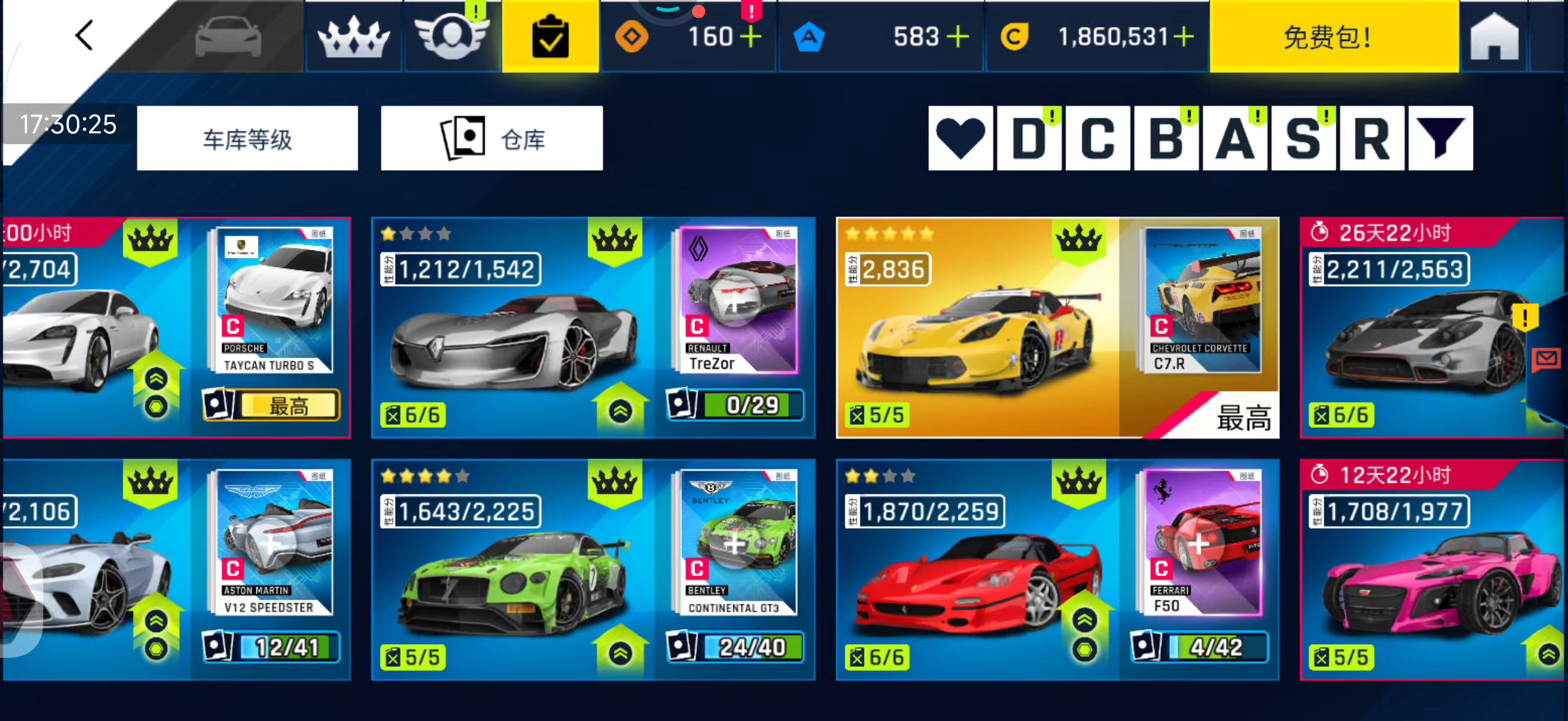Show favorite cars with heart filter

(x=960, y=139)
